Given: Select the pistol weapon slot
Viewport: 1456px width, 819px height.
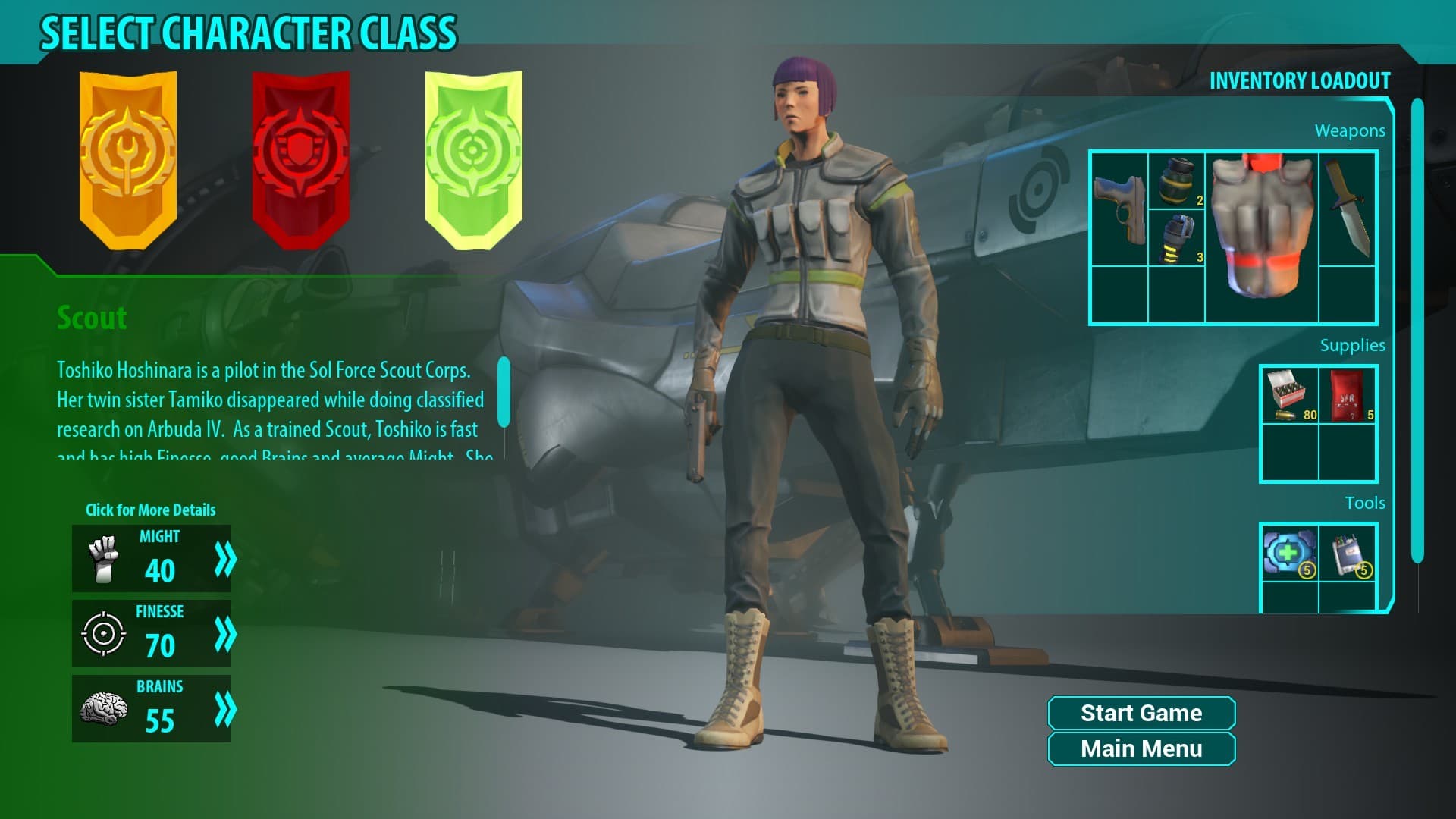Looking at the screenshot, I should point(1119,209).
